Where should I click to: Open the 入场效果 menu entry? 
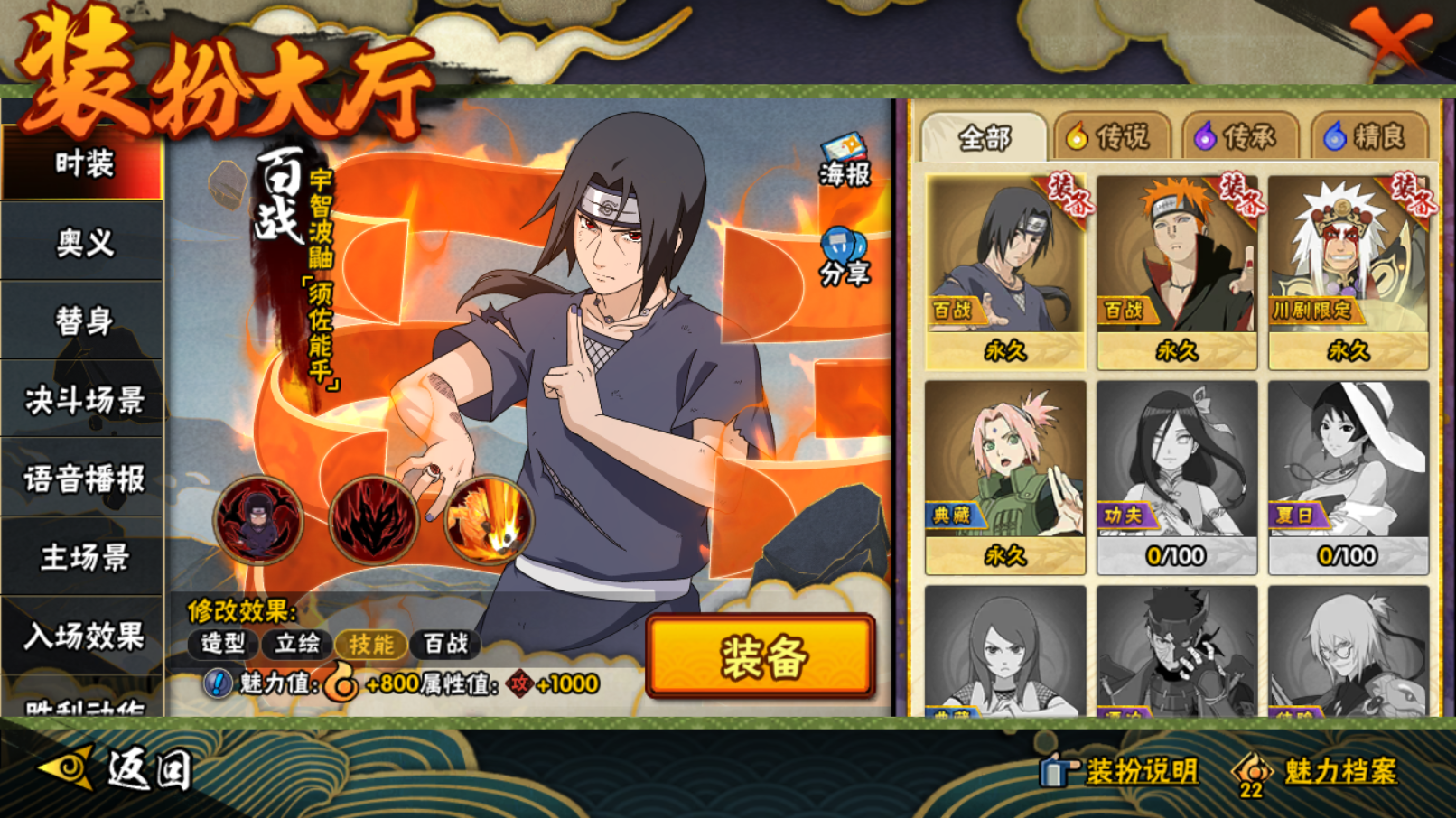click(83, 636)
